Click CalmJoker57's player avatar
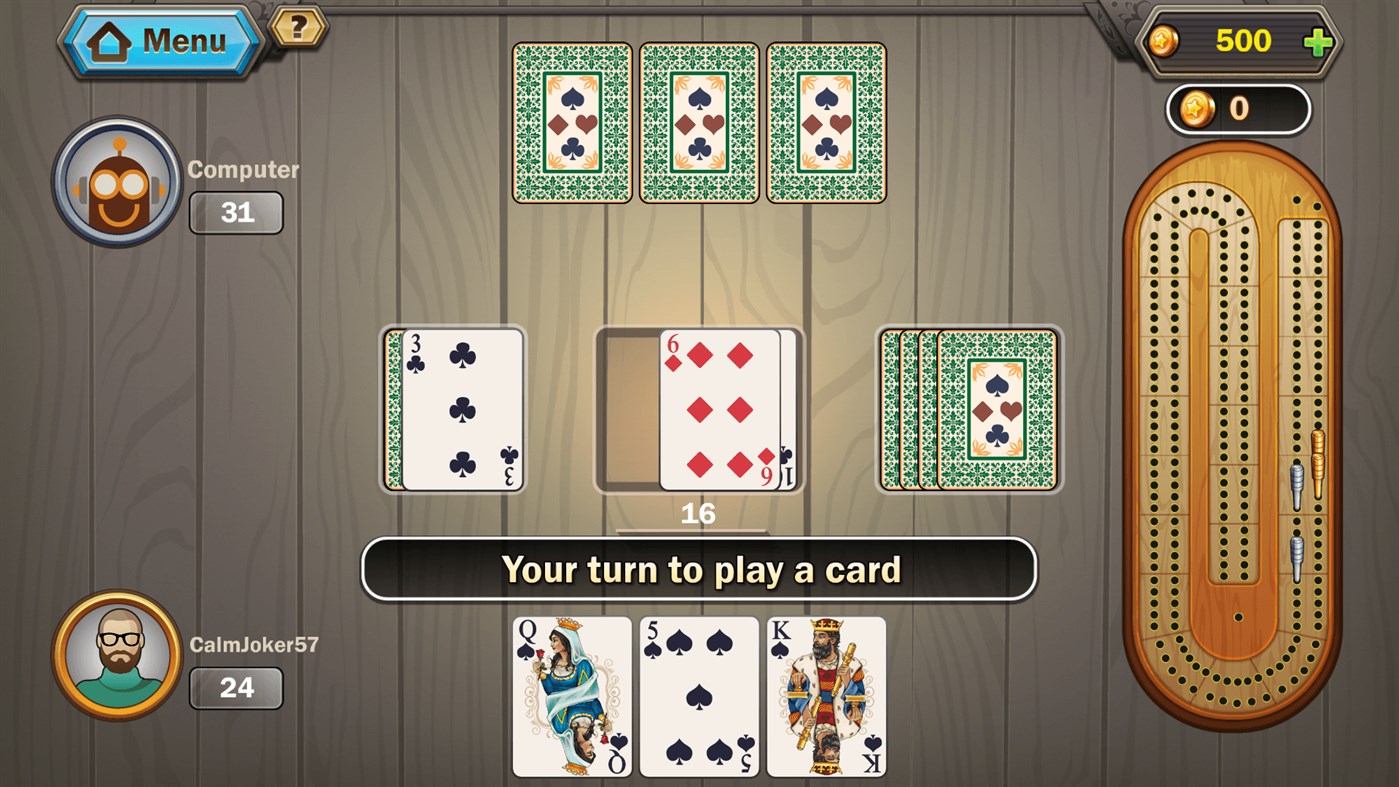1399x787 pixels. [x=117, y=657]
